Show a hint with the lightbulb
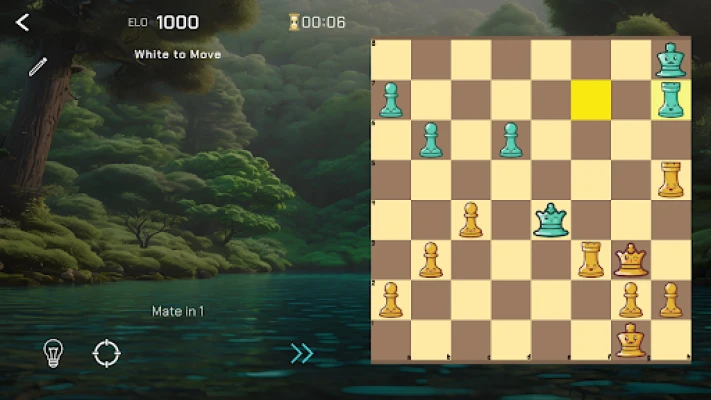 point(52,352)
